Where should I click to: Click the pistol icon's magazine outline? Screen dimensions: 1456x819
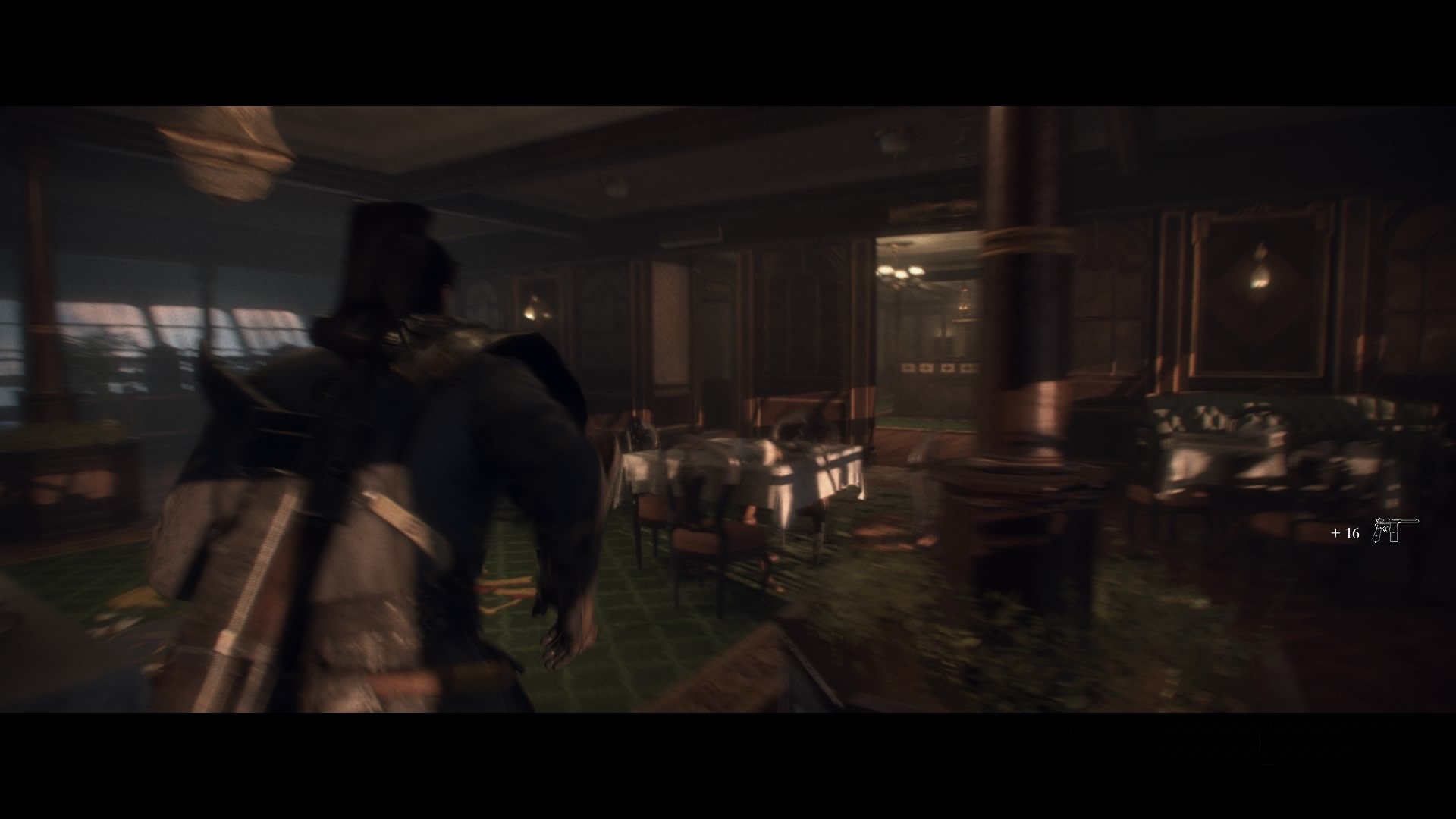point(1394,536)
